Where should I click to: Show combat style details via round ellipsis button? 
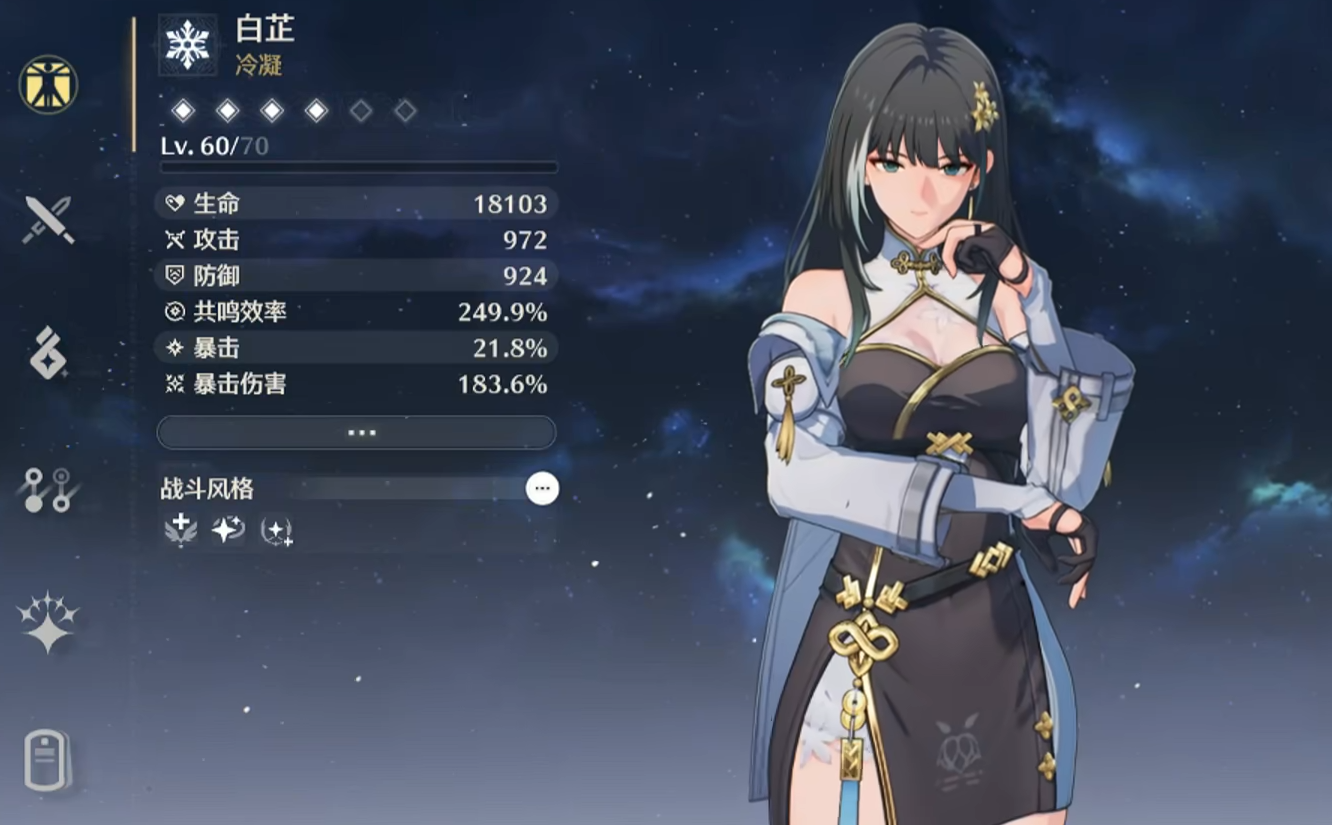click(542, 488)
